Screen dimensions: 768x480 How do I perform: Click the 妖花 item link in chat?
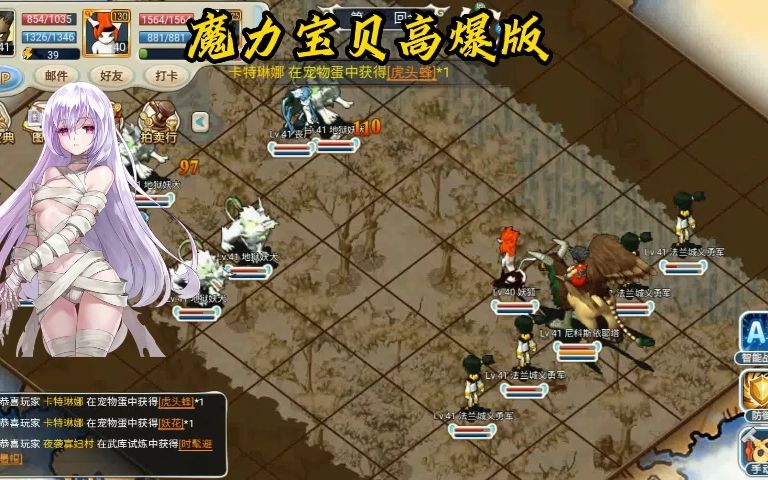(171, 423)
